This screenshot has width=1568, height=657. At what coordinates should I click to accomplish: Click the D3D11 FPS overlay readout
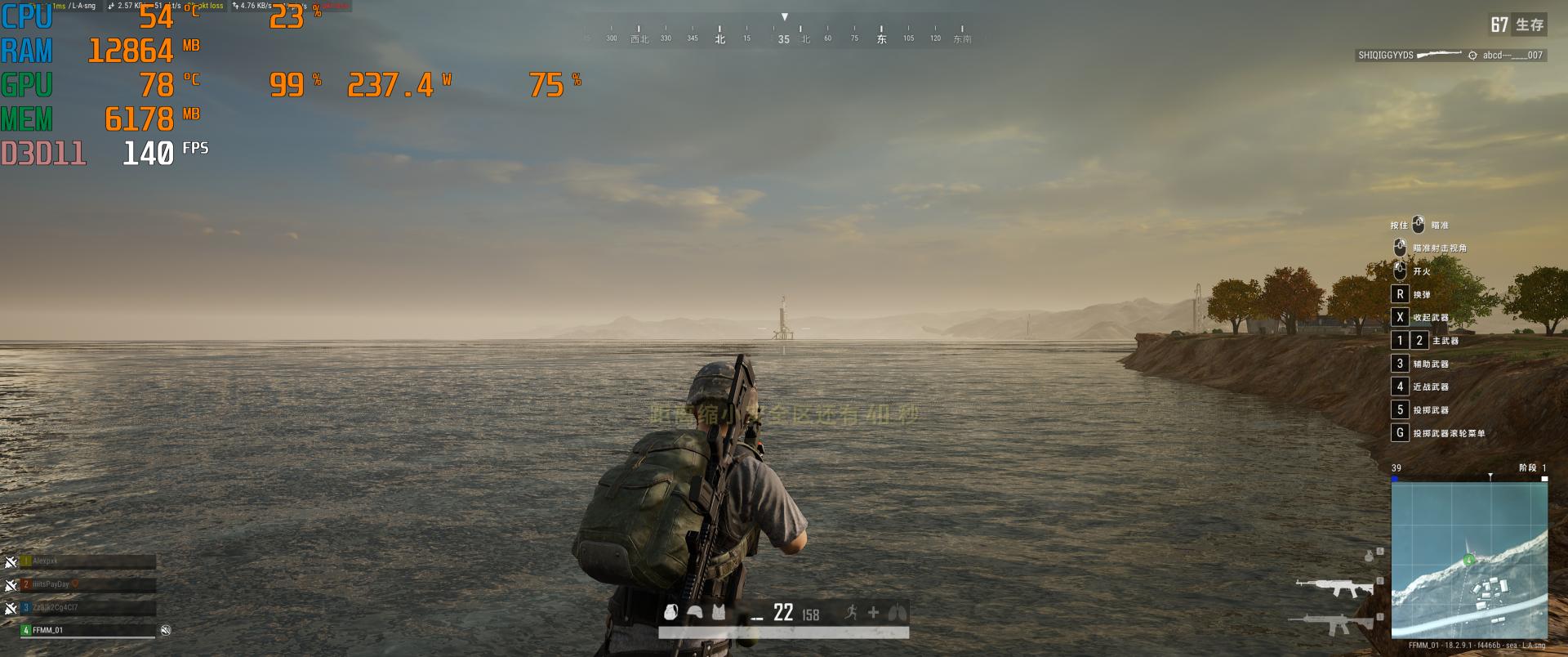[105, 153]
